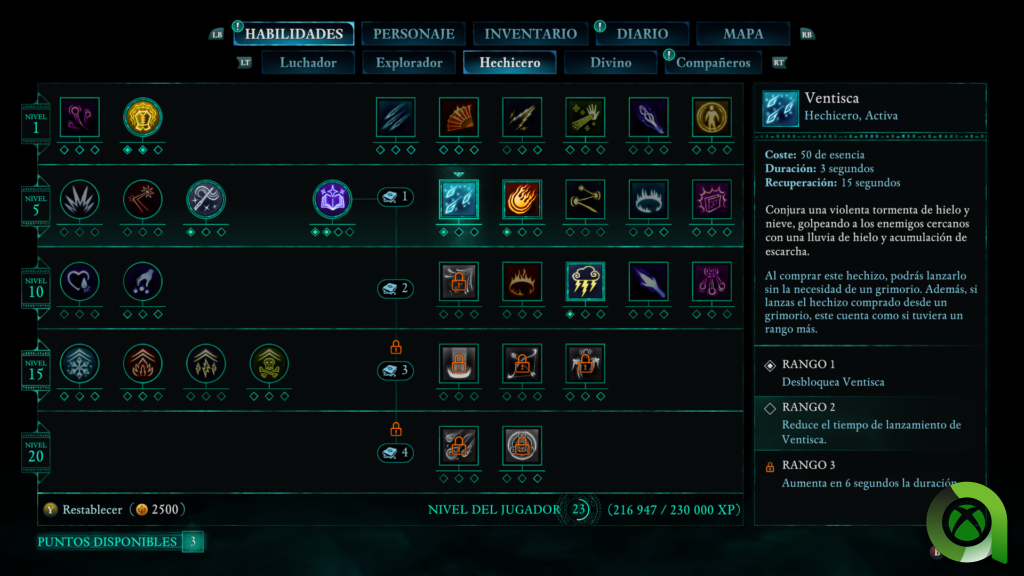View the Compañeros abilities tab
Viewport: 1024px width, 576px height.
point(713,63)
